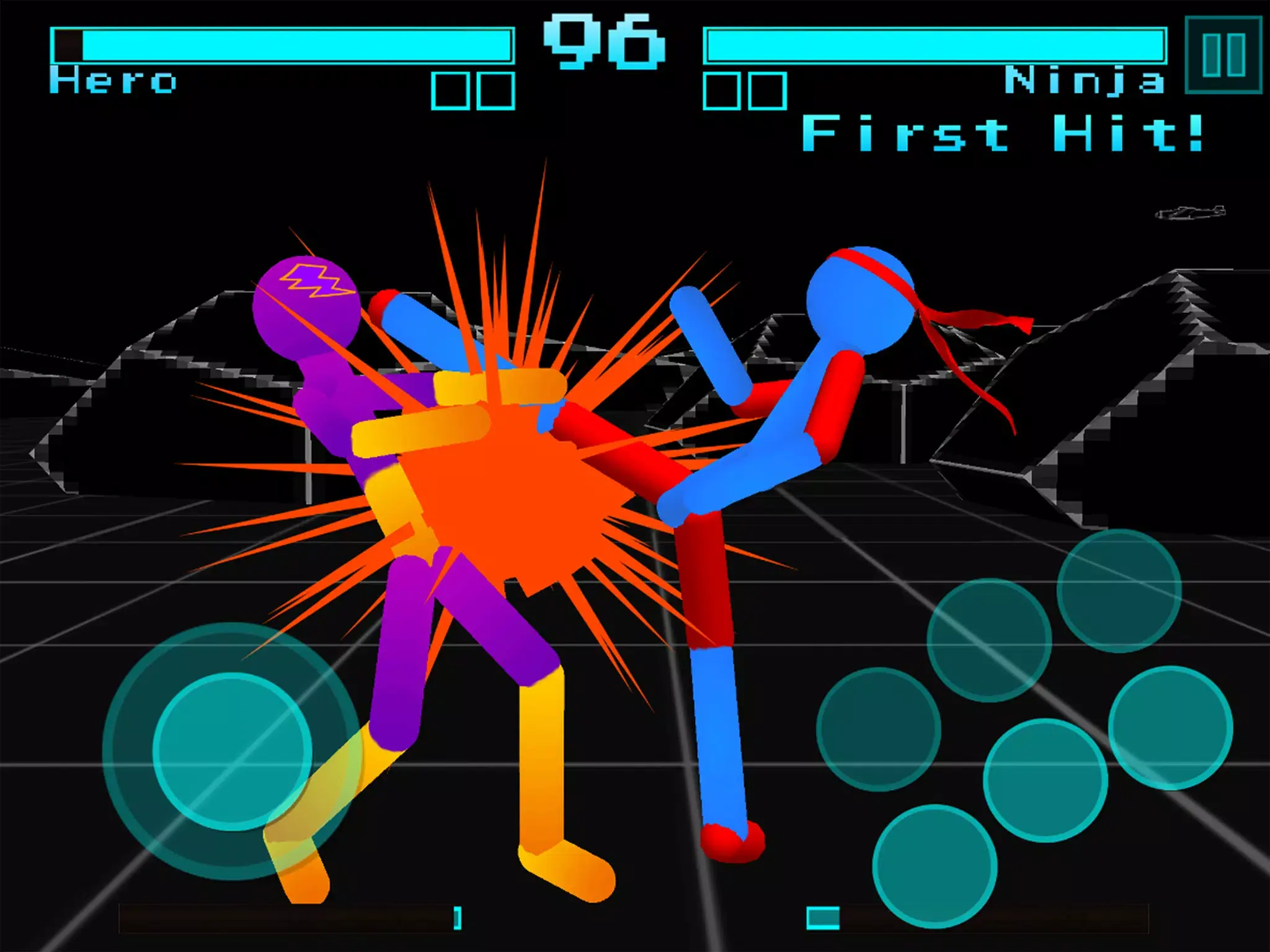Tap the large center attack button
This screenshot has height=952, width=1270.
pyautogui.click(x=1045, y=781)
